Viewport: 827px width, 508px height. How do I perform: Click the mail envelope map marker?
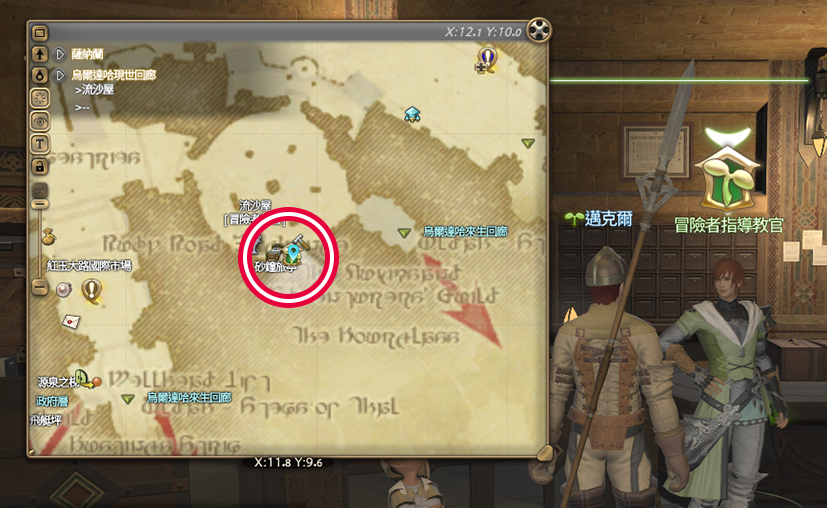click(72, 321)
